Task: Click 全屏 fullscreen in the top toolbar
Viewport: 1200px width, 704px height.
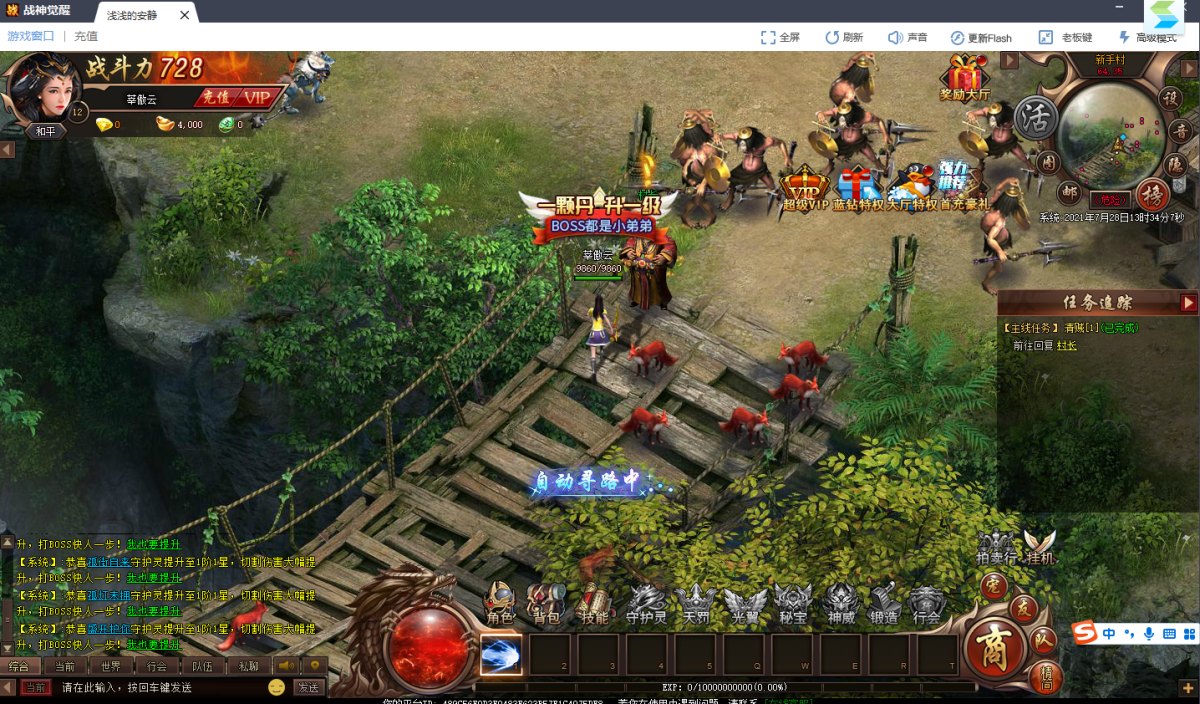Action: tap(780, 37)
